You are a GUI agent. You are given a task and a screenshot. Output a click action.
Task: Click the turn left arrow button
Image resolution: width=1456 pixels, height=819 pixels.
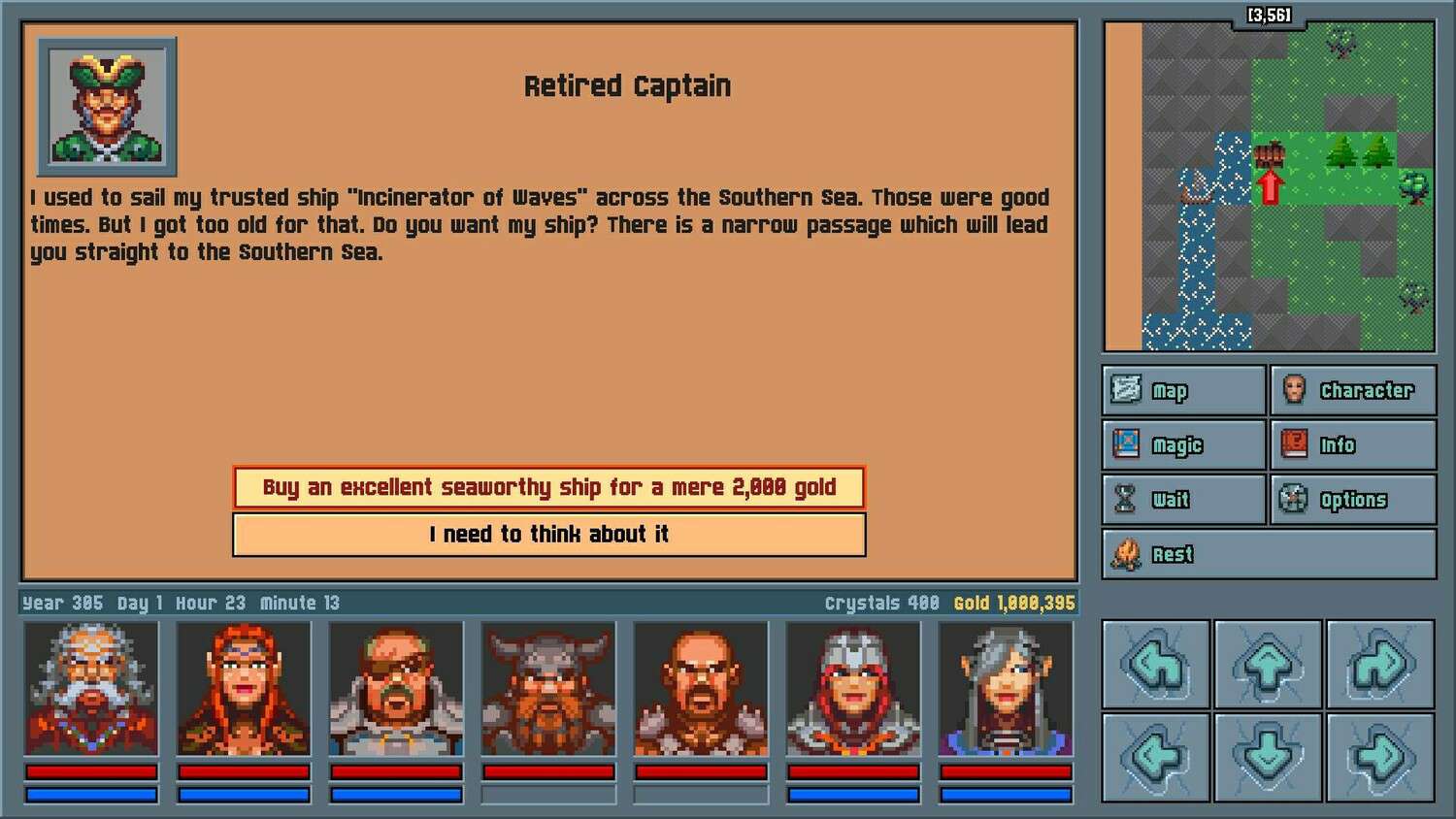click(x=1156, y=665)
